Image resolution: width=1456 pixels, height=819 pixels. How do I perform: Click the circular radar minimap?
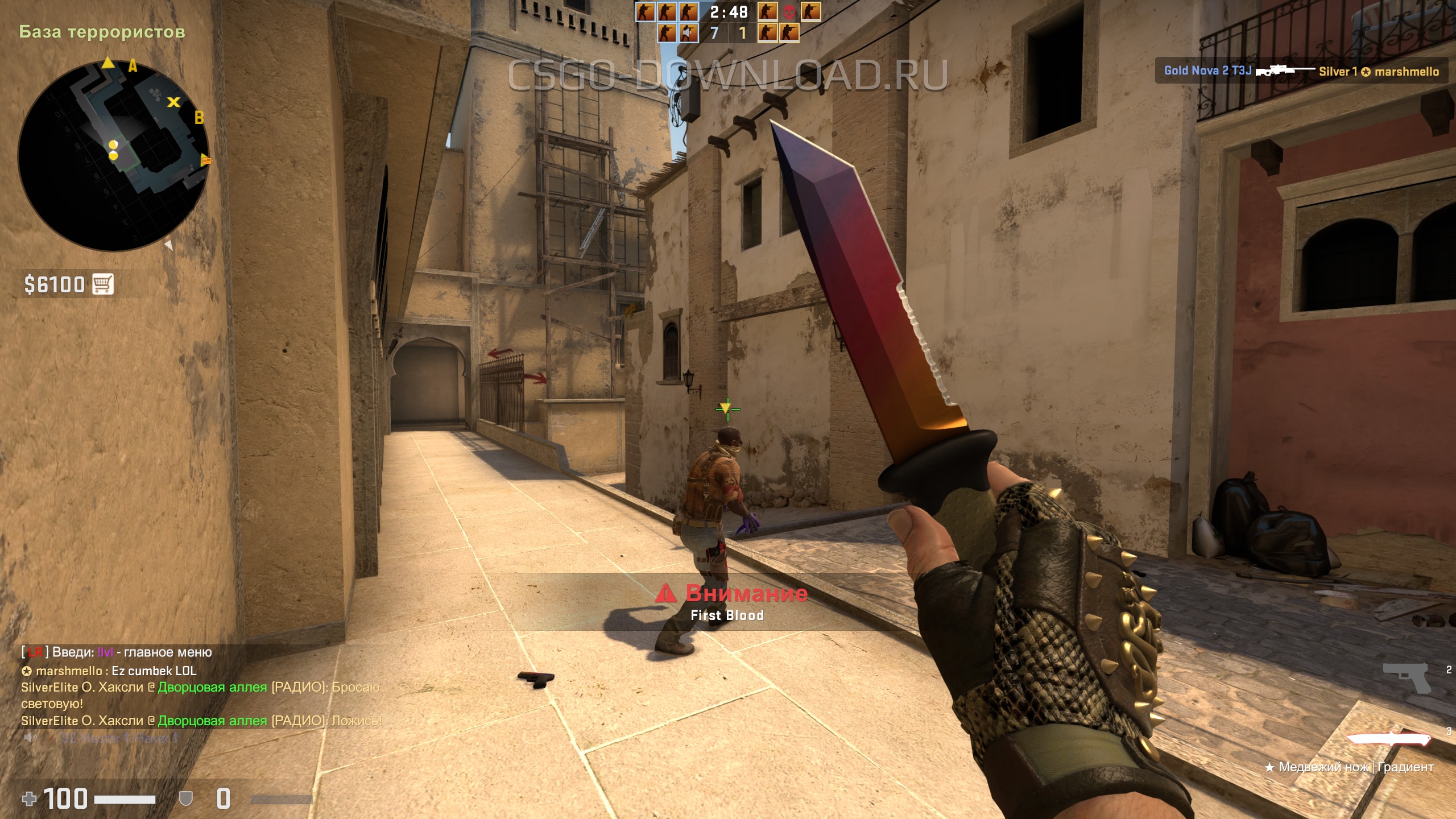[x=113, y=155]
